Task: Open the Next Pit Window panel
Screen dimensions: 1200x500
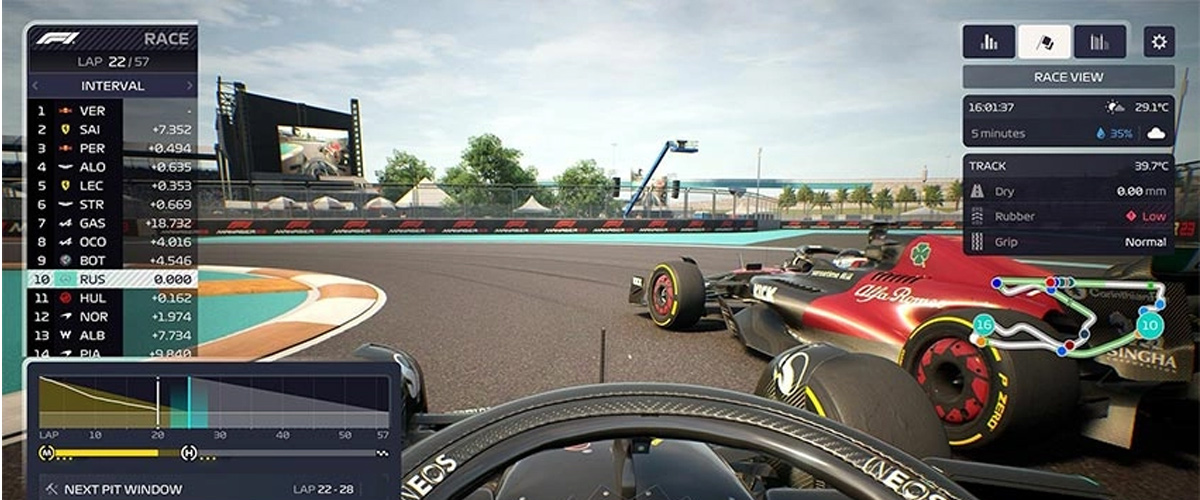Action: [x=213, y=489]
